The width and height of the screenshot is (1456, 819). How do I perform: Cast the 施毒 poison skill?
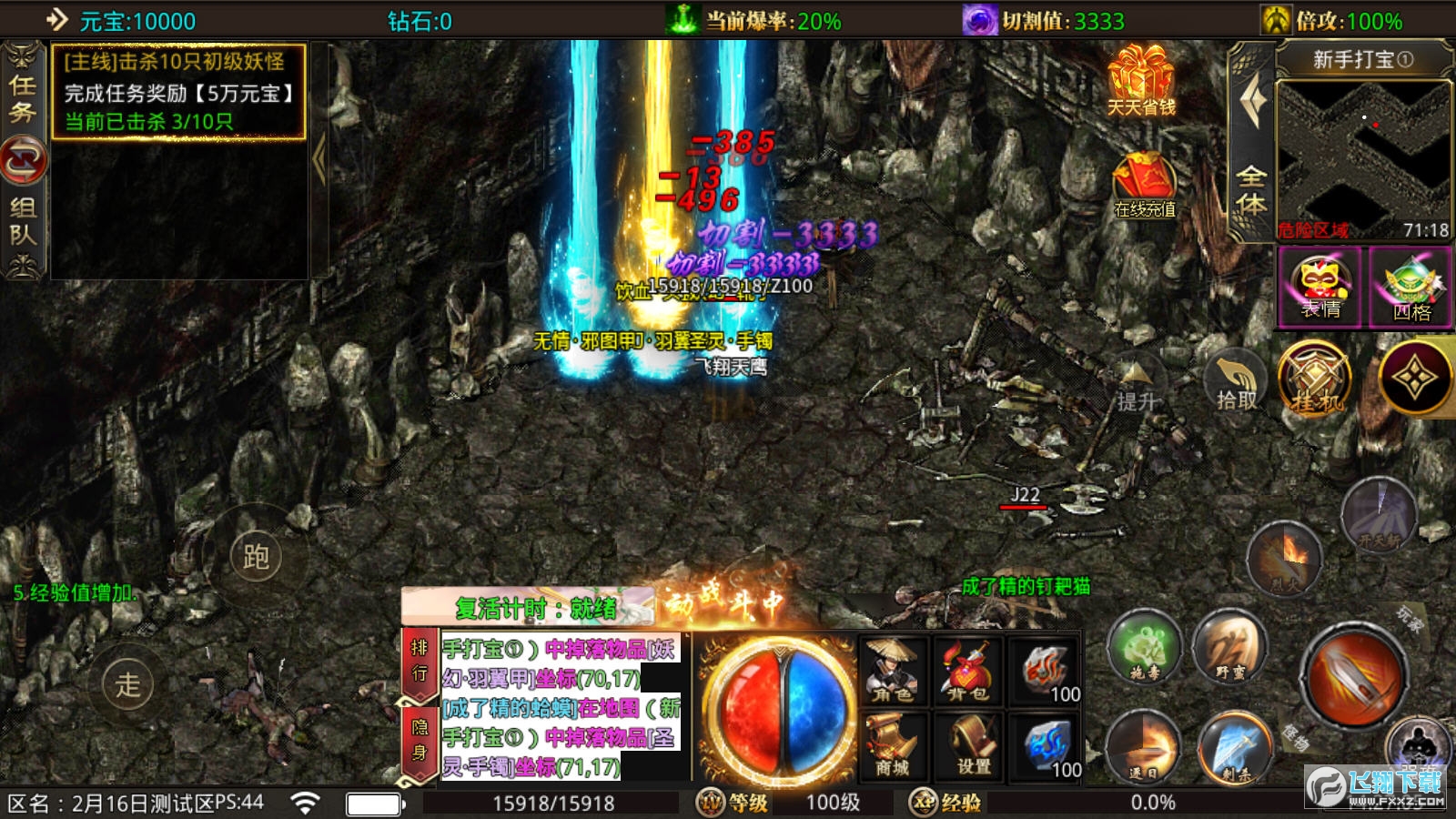pos(1144,649)
